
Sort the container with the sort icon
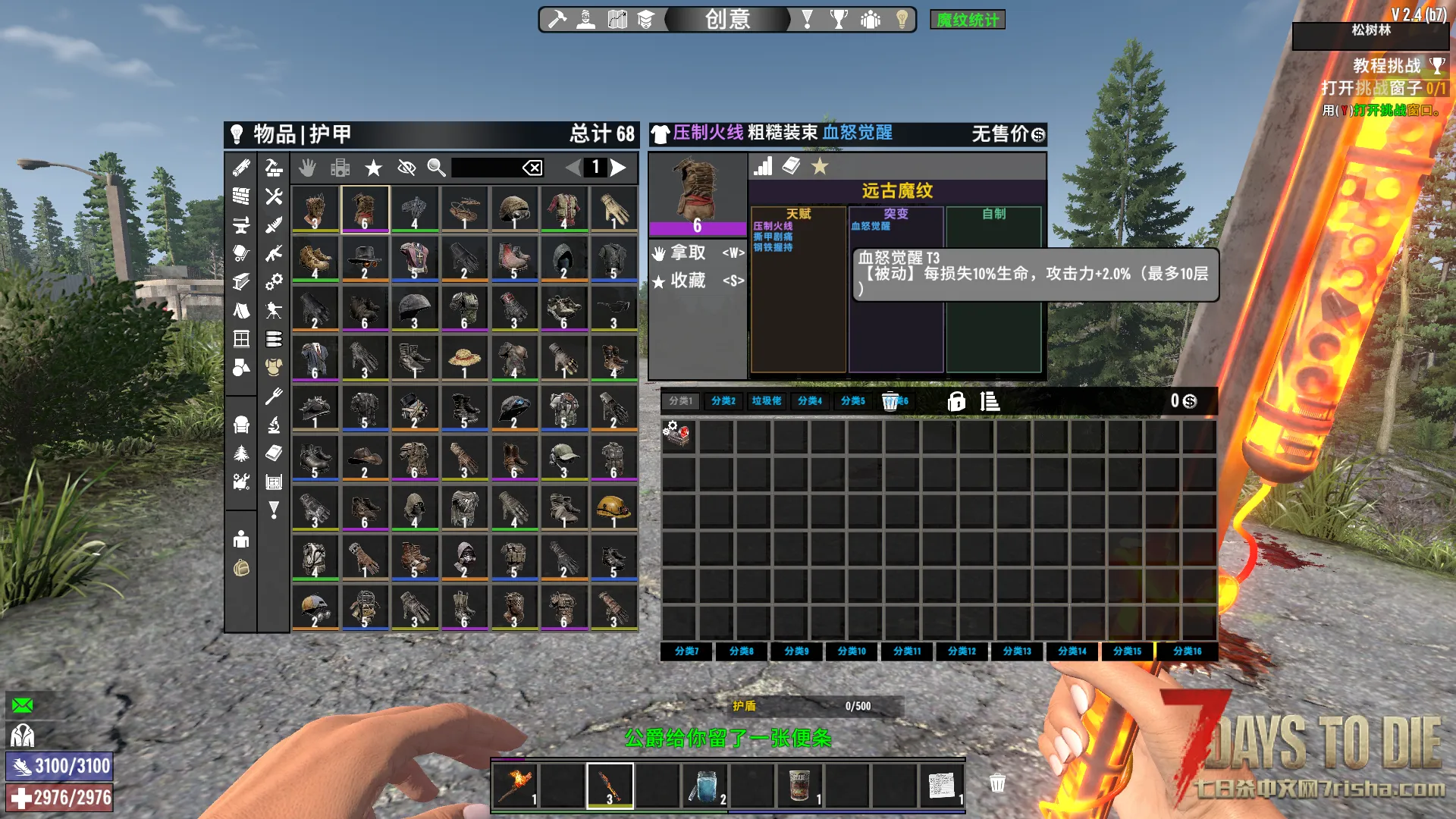pyautogui.click(x=990, y=401)
